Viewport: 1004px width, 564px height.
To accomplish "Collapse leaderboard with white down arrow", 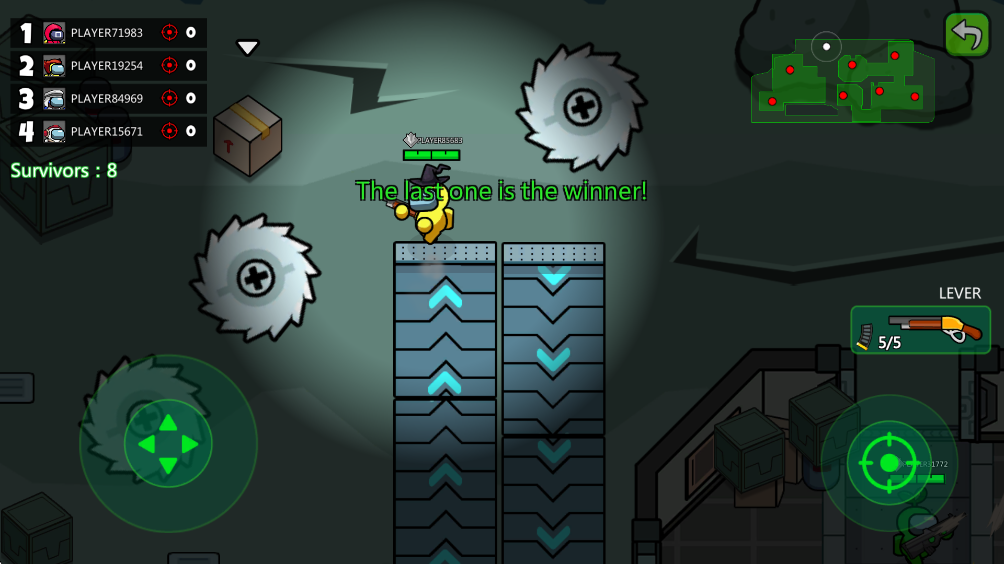I will (x=248, y=47).
